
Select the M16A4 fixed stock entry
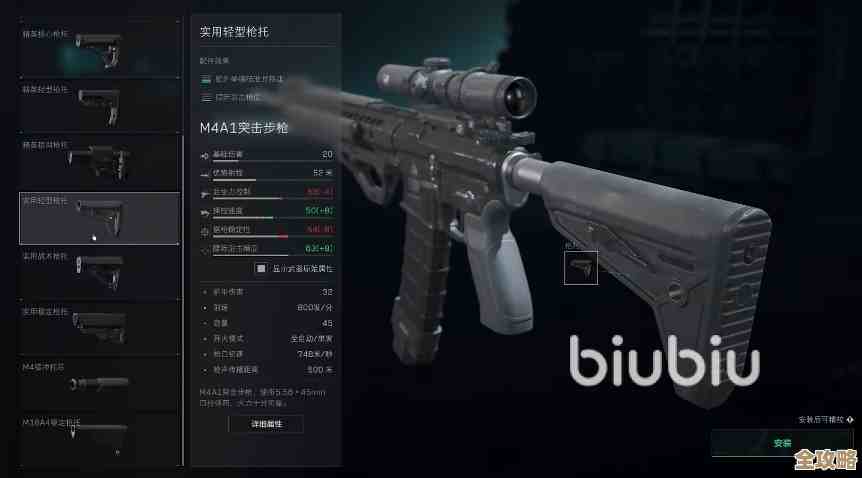98,438
